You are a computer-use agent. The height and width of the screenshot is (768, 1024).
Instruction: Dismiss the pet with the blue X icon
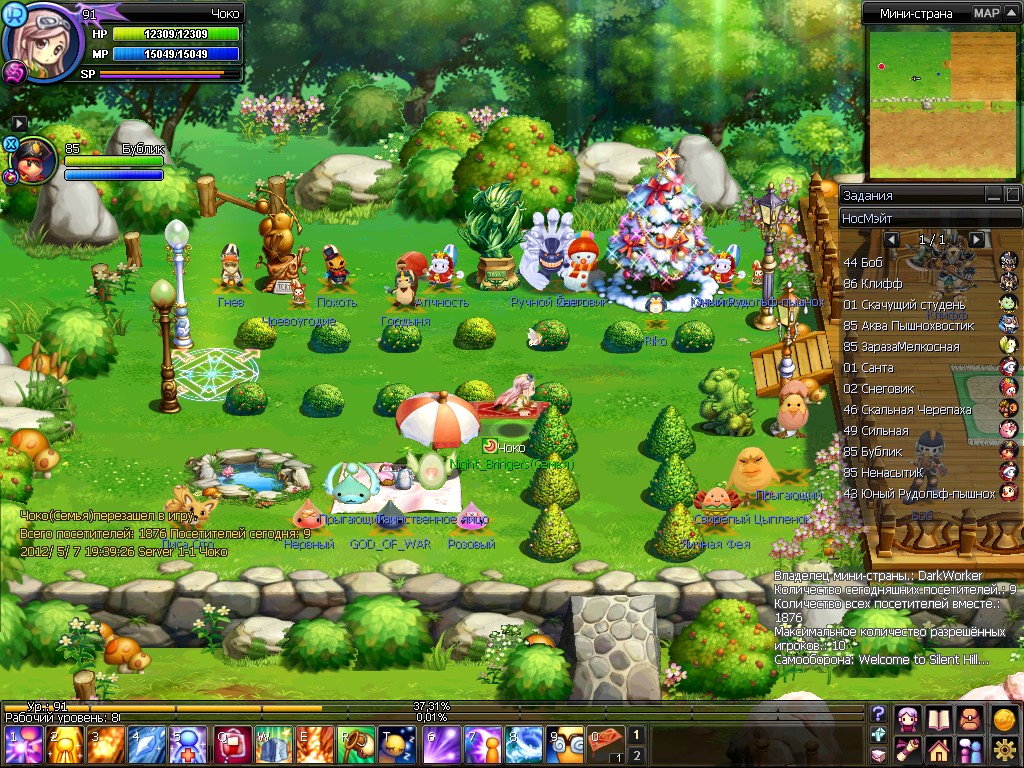11,144
